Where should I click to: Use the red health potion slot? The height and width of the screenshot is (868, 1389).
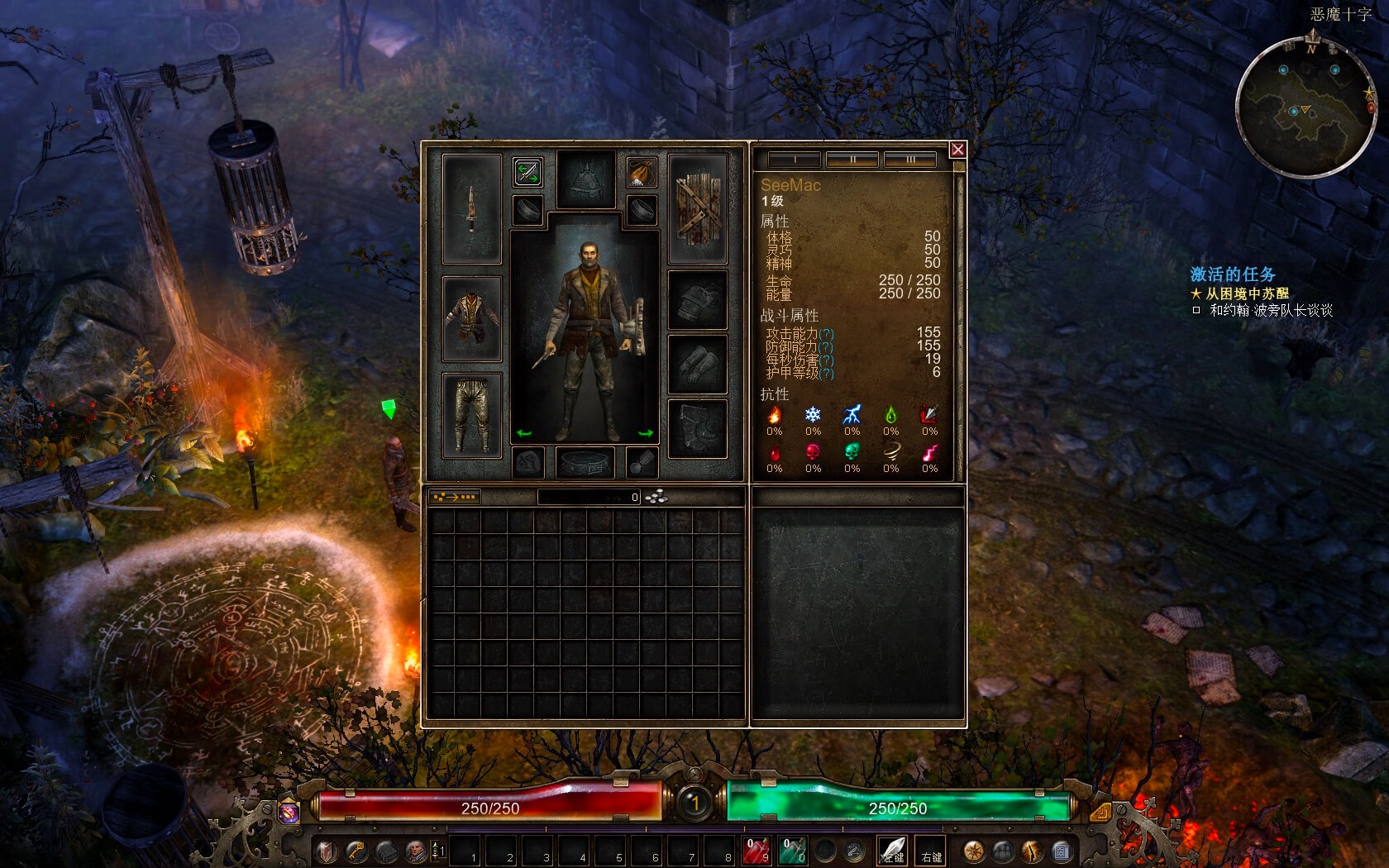click(x=757, y=851)
